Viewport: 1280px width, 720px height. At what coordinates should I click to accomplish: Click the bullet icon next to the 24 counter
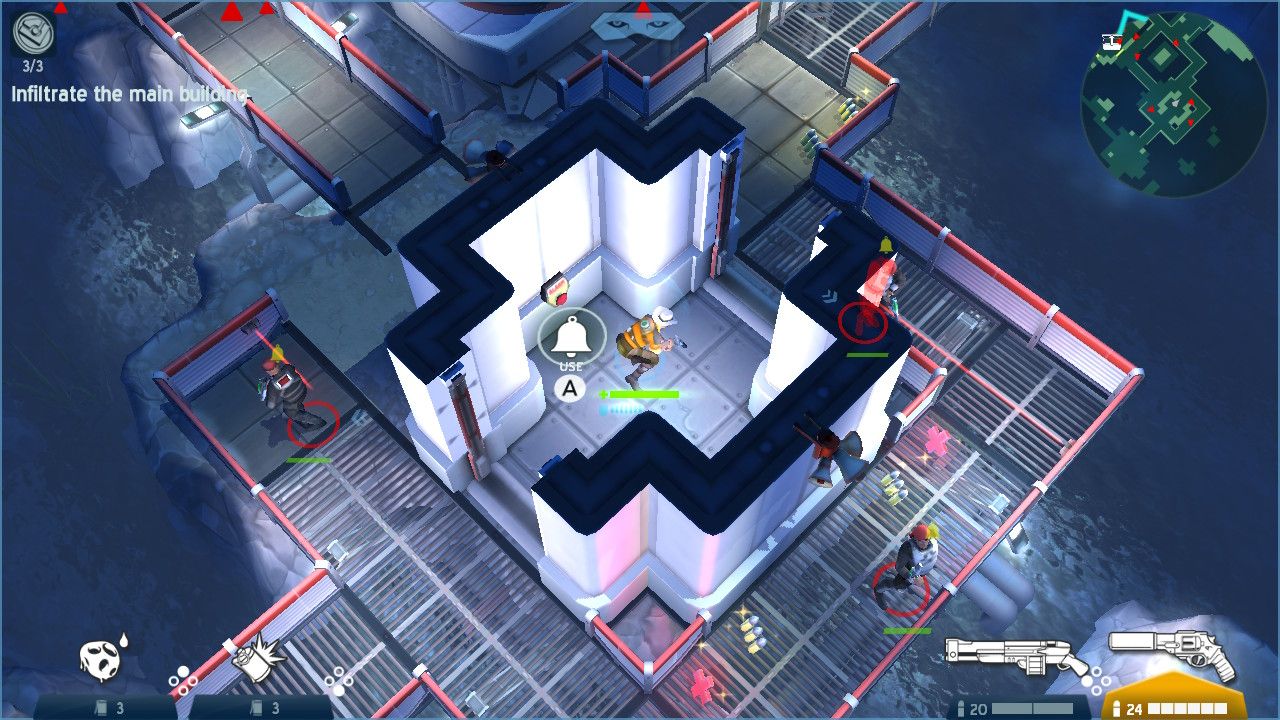(1117, 707)
